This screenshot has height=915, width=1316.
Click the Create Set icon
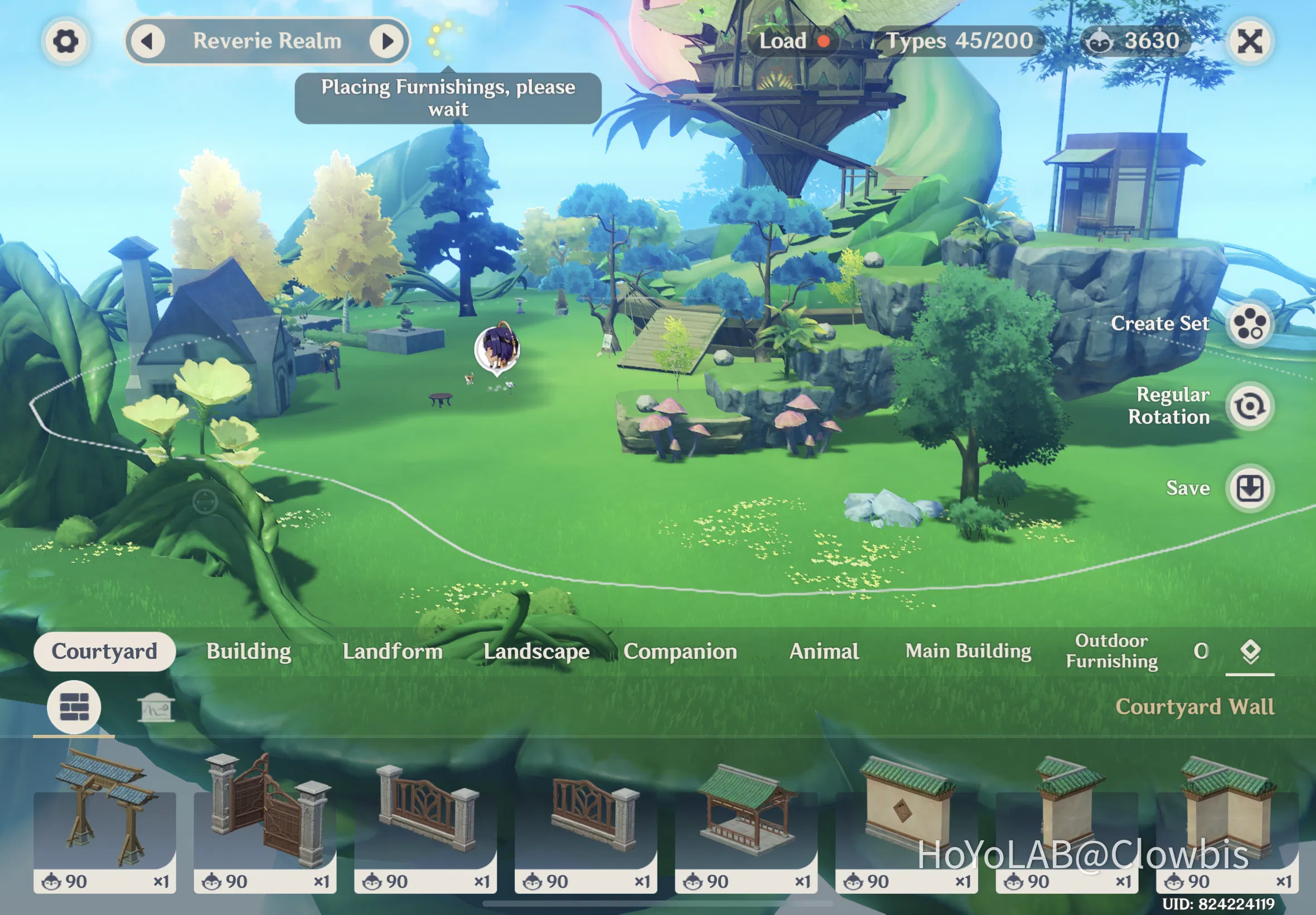click(1250, 325)
